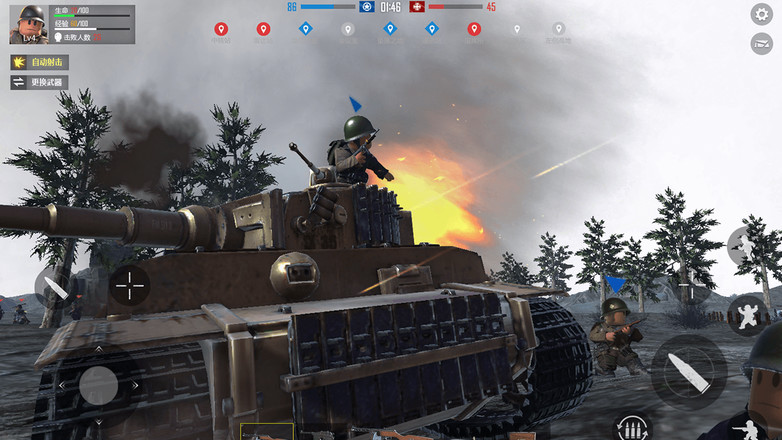Image resolution: width=782 pixels, height=440 pixels.
Task: Toggle the 自动射击 auto-fire button
Action: [x=40, y=62]
